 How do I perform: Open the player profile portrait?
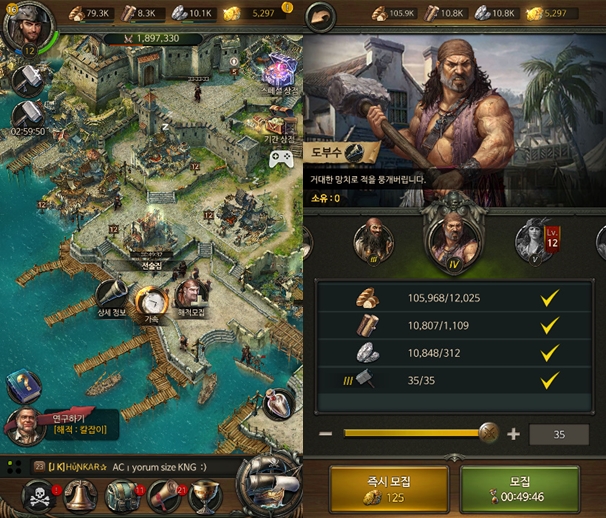click(20, 24)
